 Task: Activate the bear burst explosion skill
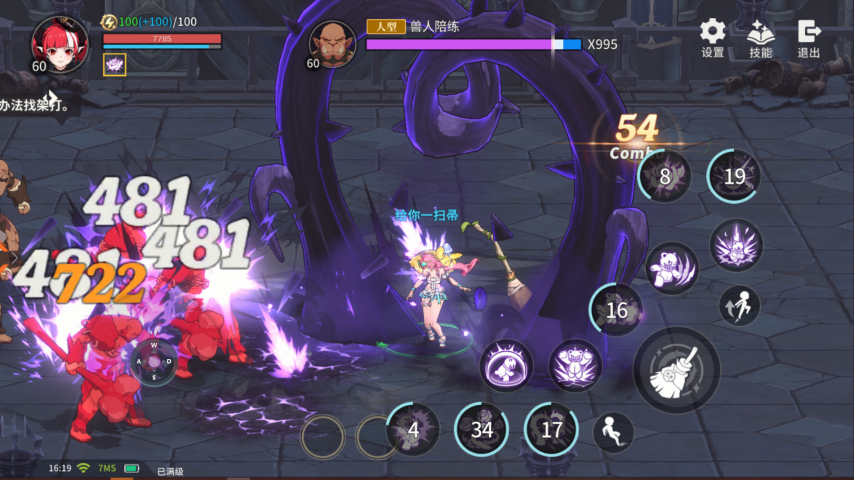[737, 246]
